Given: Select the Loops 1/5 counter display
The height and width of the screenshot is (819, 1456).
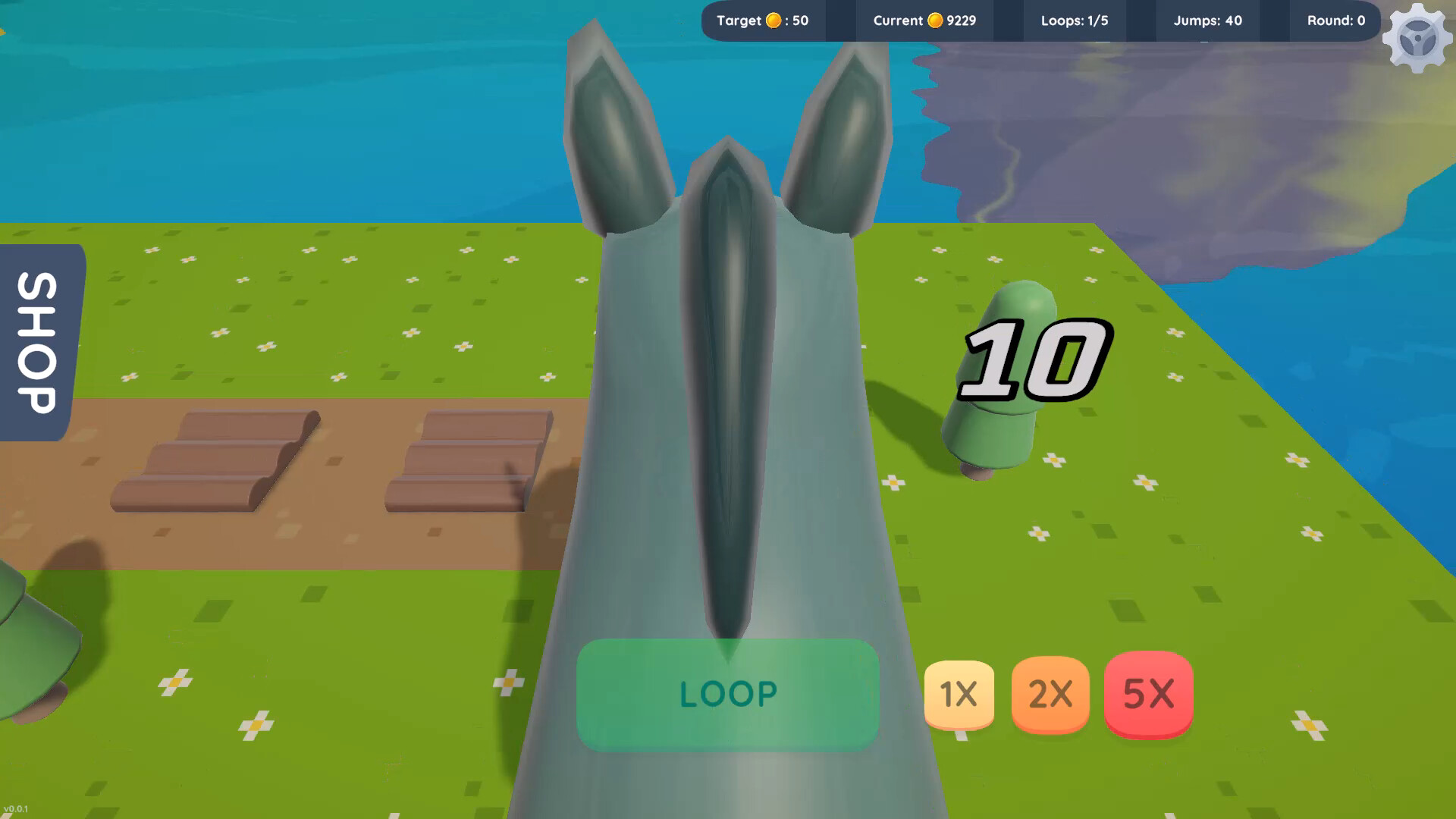Looking at the screenshot, I should click(x=1074, y=20).
